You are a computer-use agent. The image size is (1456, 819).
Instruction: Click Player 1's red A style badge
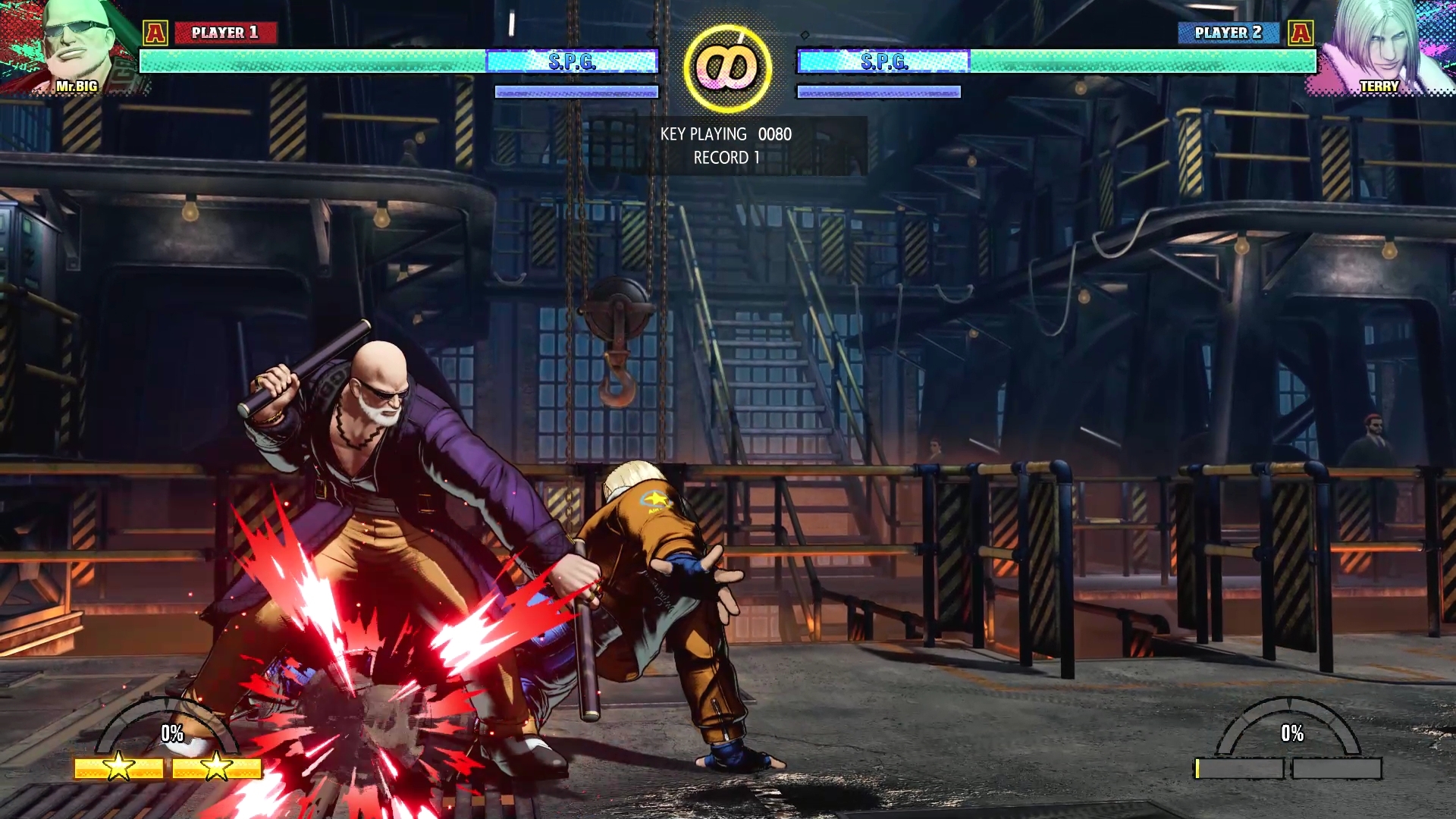pyautogui.click(x=155, y=33)
